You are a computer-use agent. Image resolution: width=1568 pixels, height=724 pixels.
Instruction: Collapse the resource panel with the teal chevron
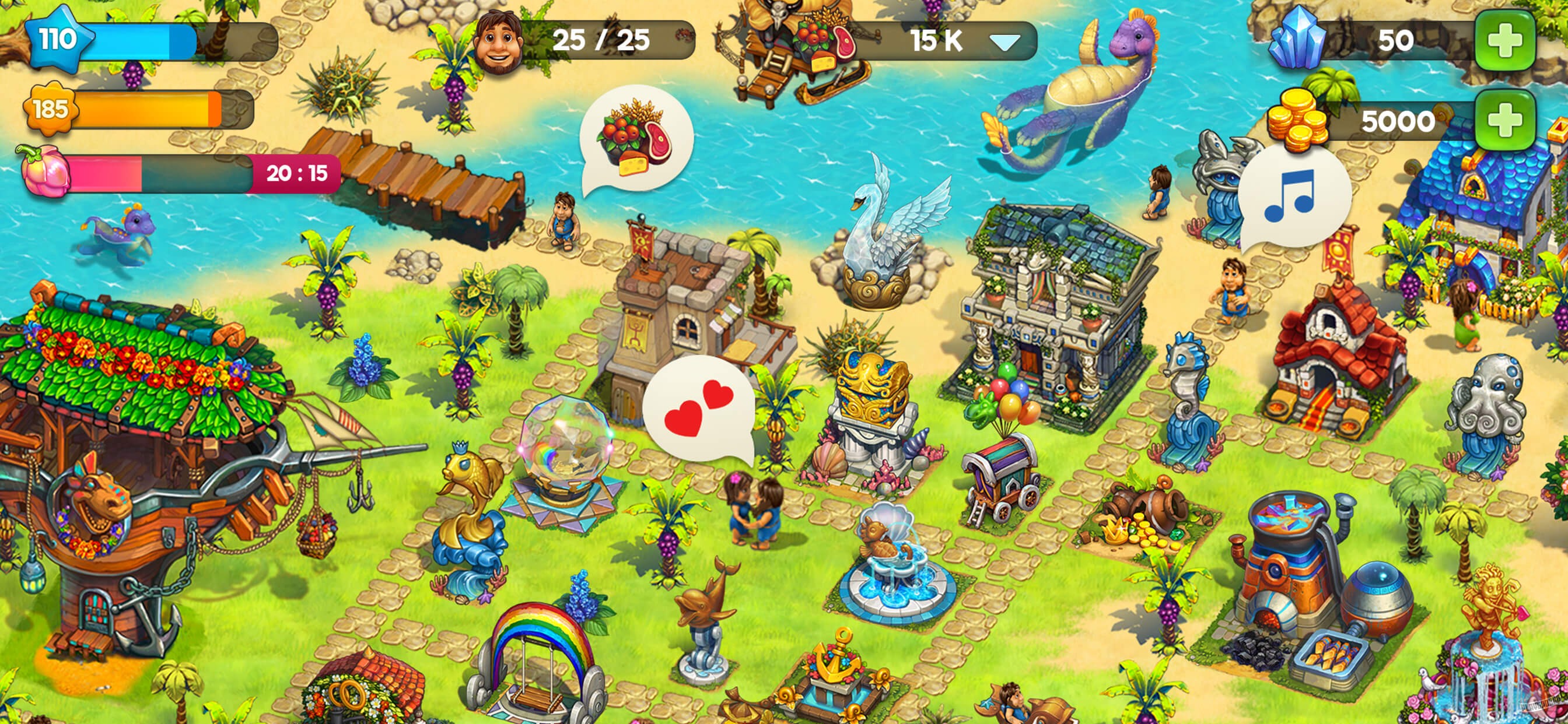click(1005, 43)
